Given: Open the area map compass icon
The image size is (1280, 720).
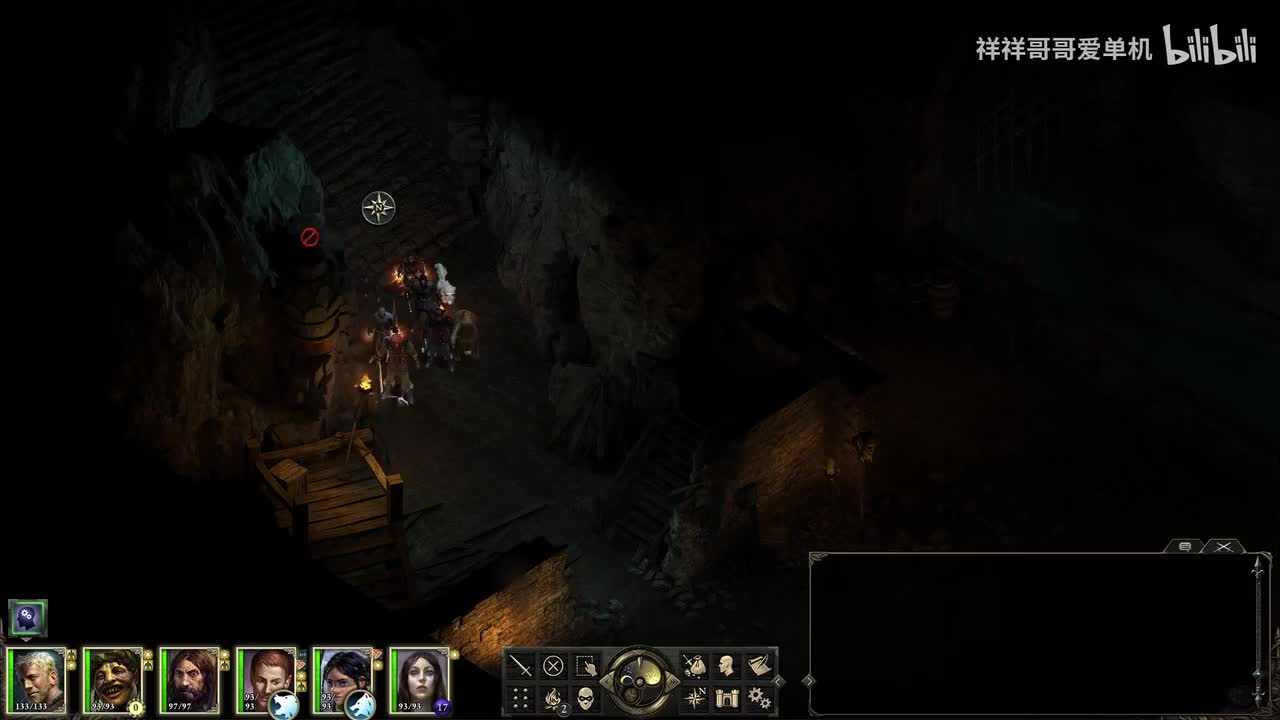Looking at the screenshot, I should tap(694, 698).
